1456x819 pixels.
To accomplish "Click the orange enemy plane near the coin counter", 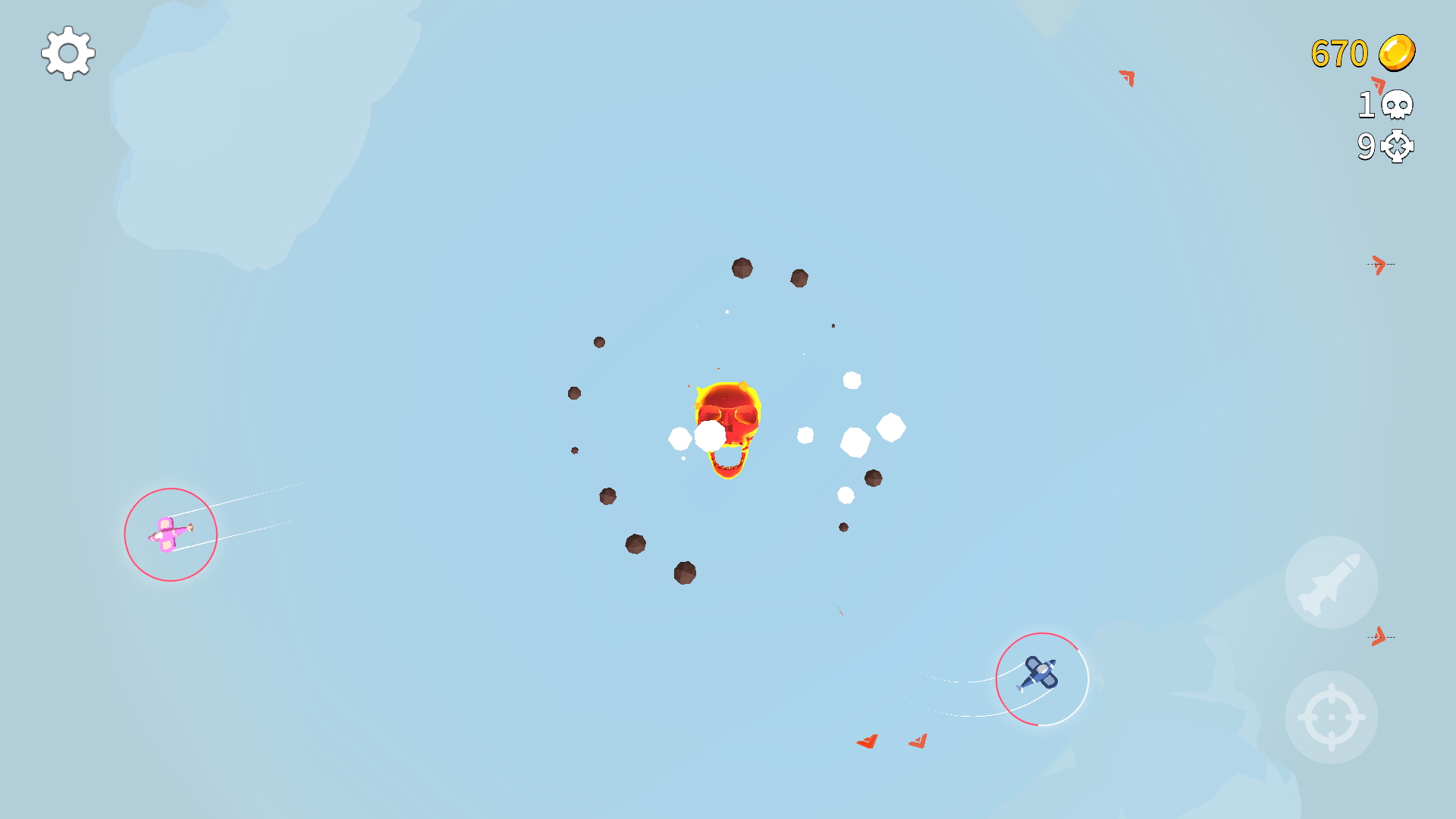I will [x=1126, y=77].
